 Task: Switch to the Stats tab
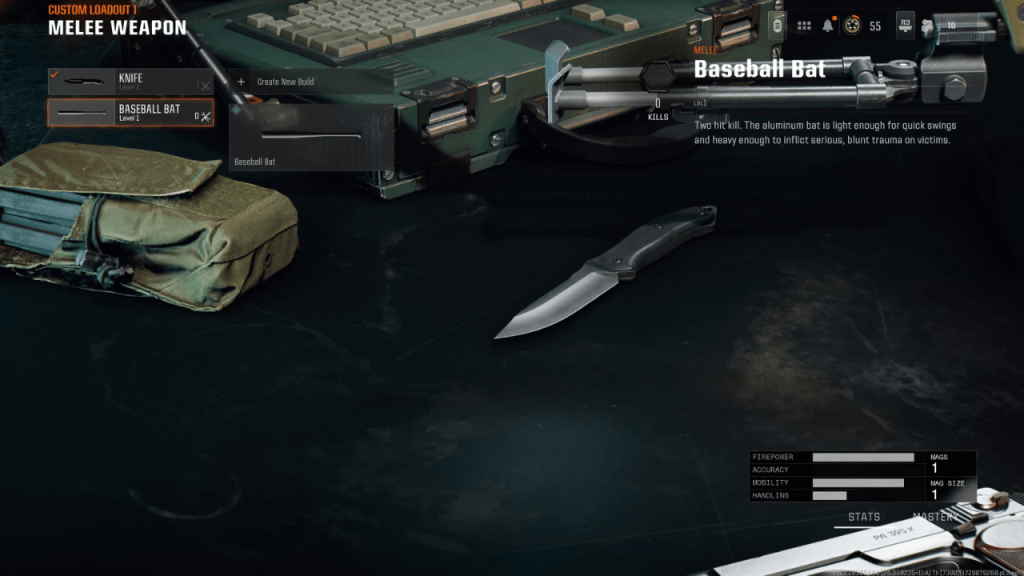coord(864,517)
